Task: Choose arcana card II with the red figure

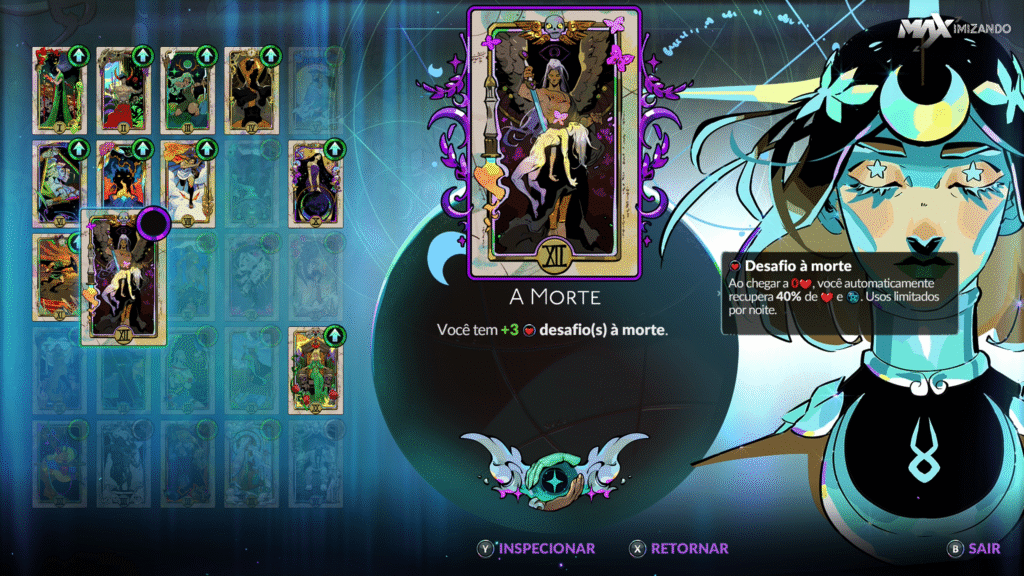Action: (123, 90)
